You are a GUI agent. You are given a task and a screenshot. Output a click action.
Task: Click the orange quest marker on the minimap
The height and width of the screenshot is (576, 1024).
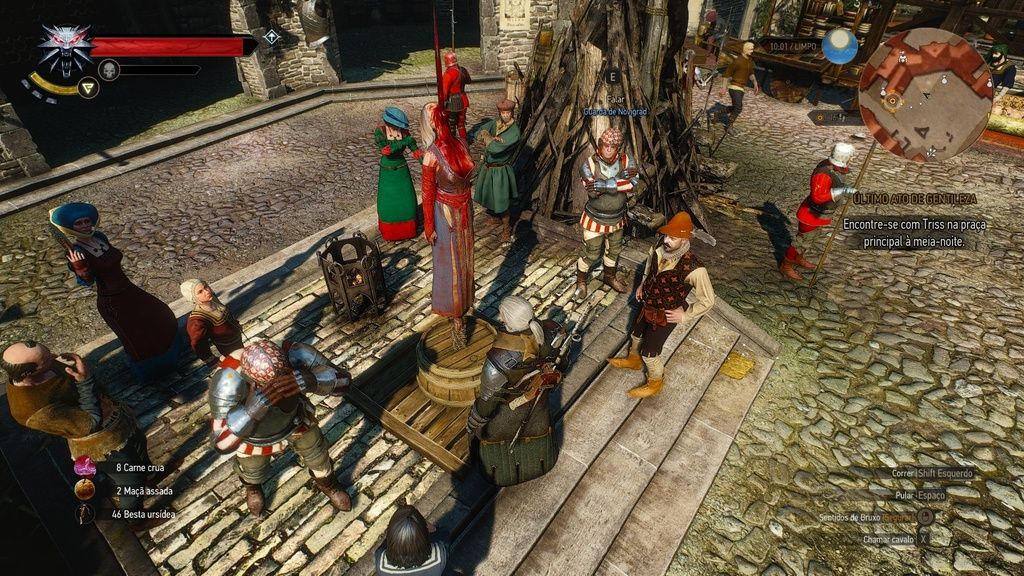[892, 101]
